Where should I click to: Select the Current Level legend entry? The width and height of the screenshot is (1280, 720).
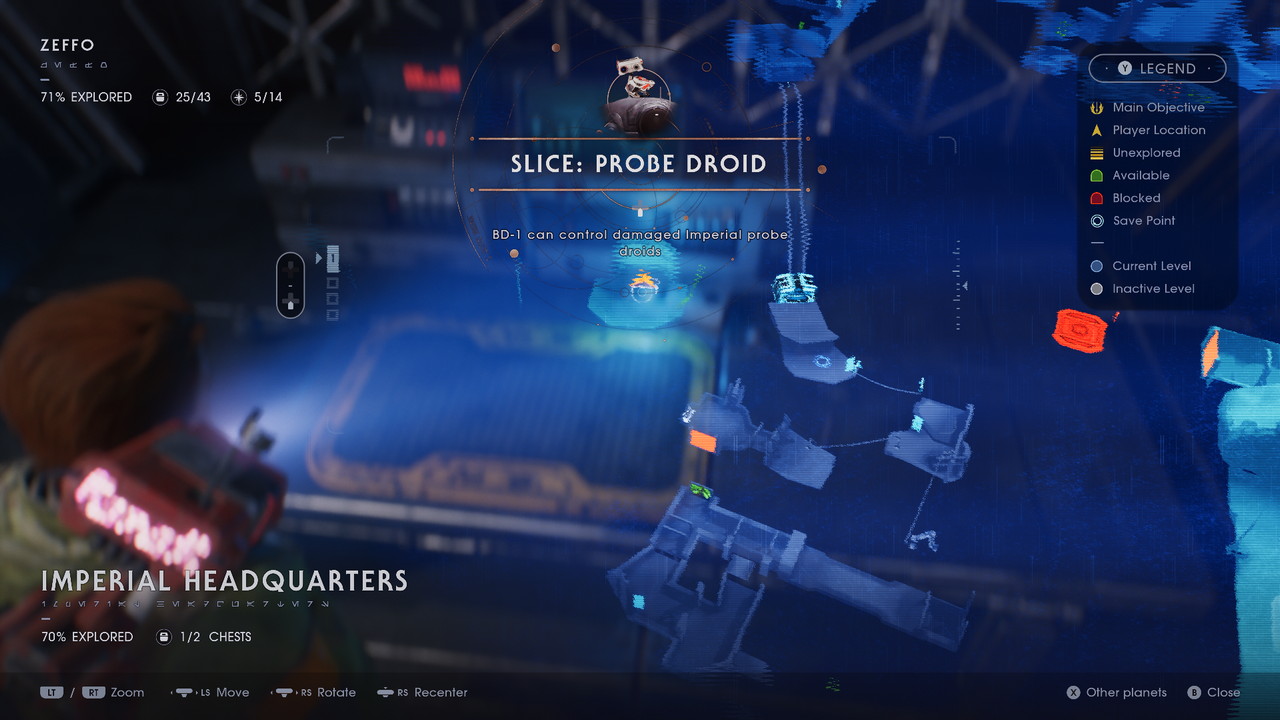tap(1151, 266)
